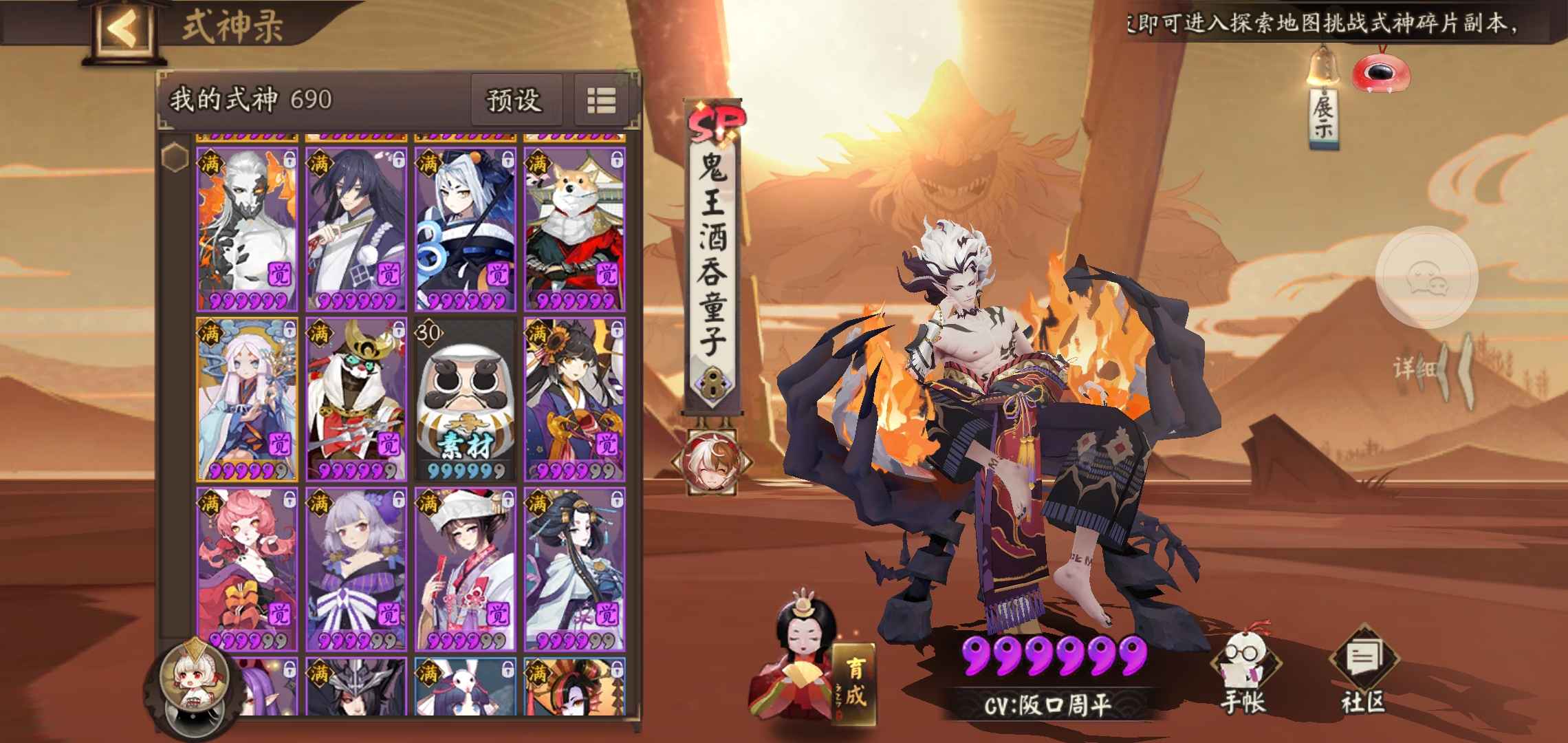The width and height of the screenshot is (1568, 743).
Task: Select the daruma 素材 material card
Action: point(465,399)
